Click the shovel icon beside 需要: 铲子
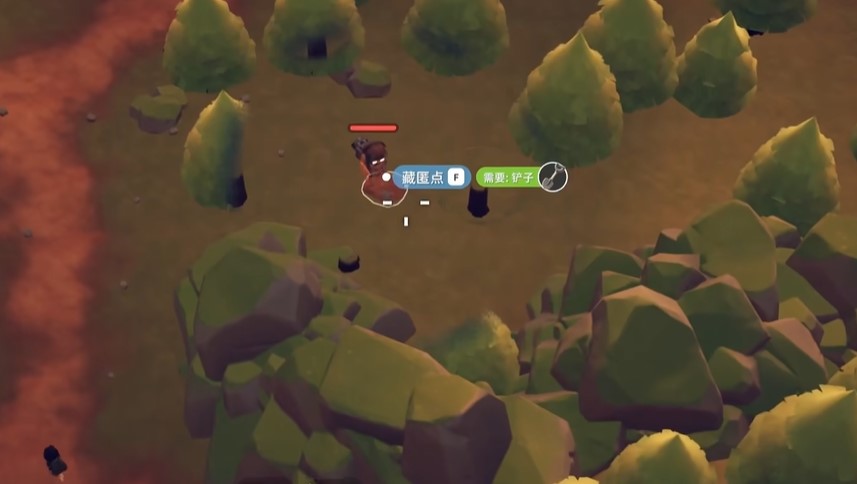 (x=553, y=177)
